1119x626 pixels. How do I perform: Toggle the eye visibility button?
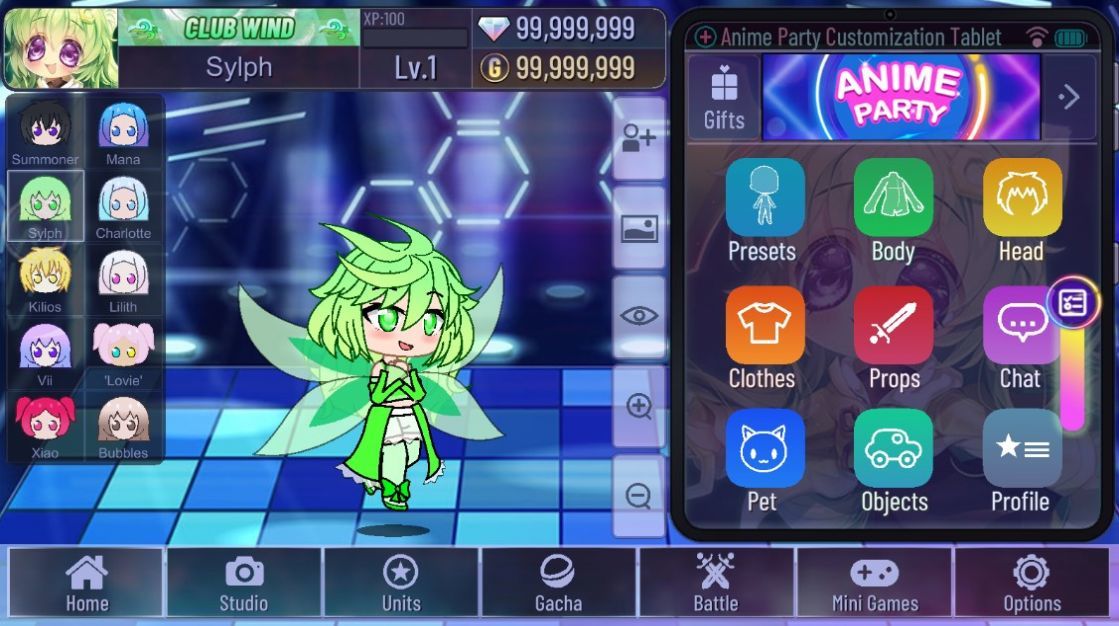click(x=639, y=317)
